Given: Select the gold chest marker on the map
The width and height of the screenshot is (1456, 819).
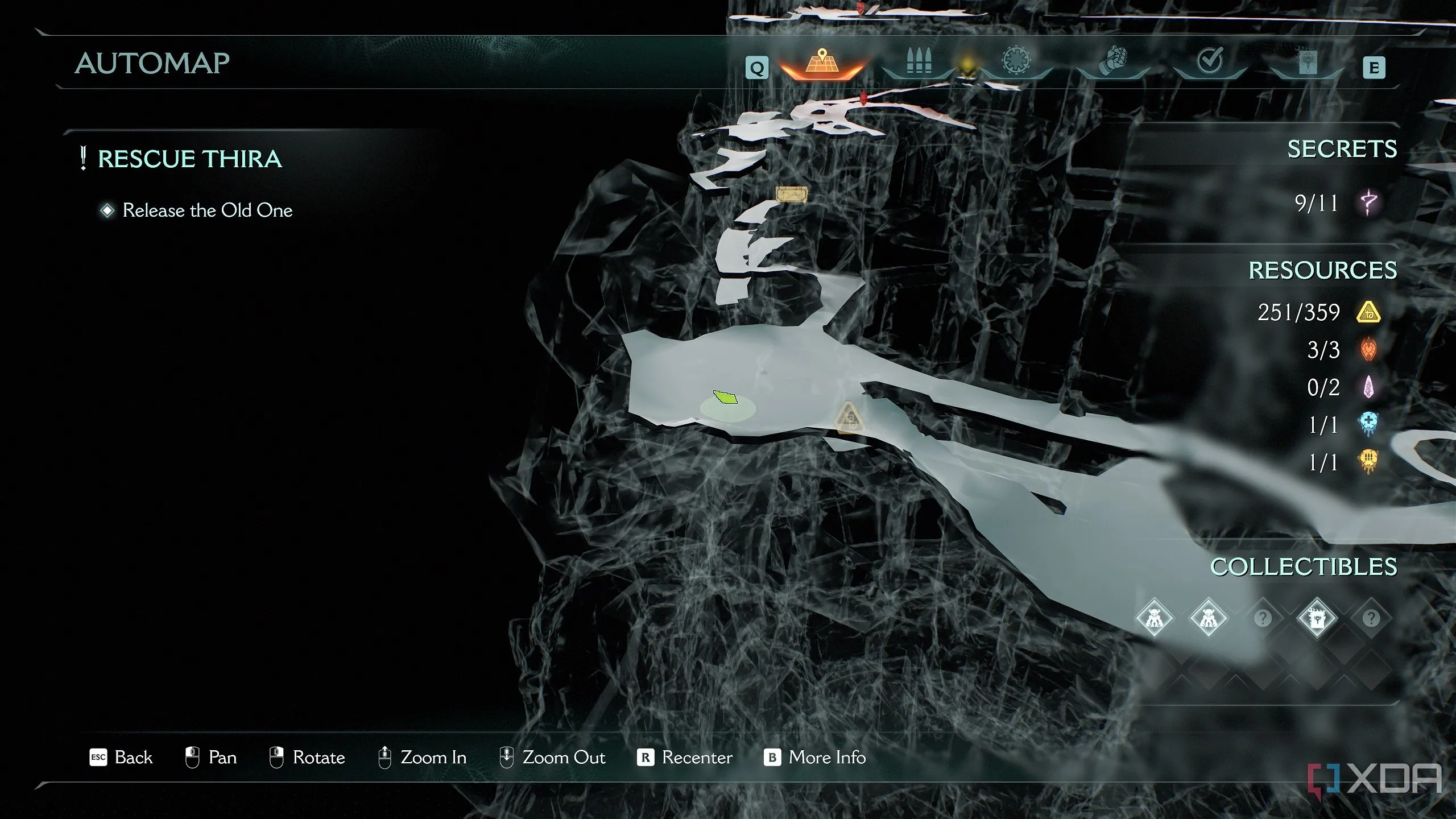Looking at the screenshot, I should (791, 195).
